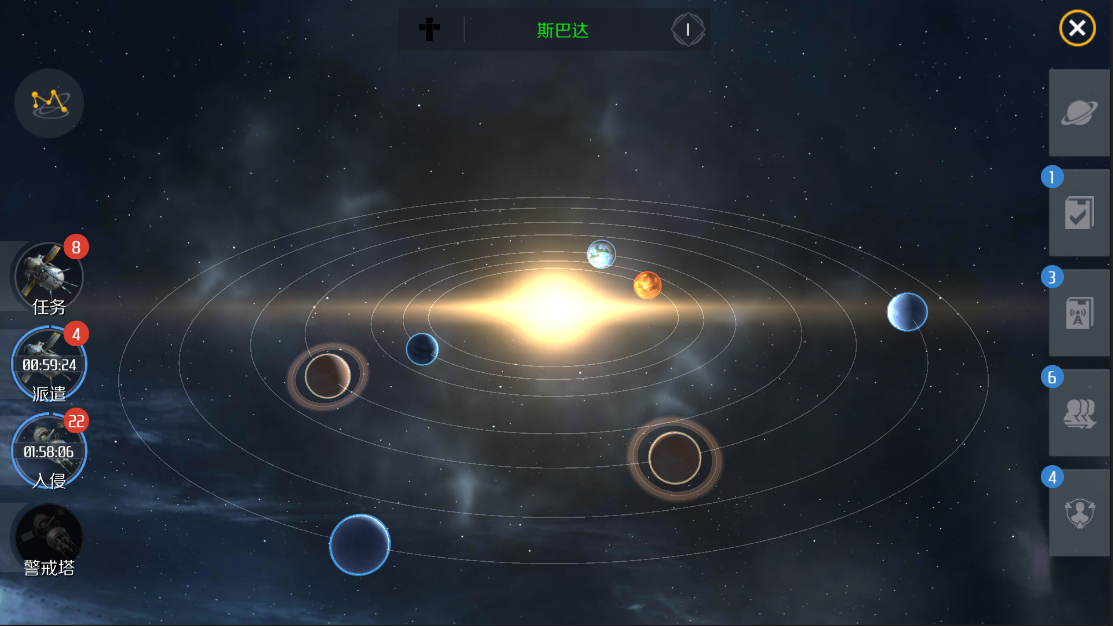Screen dimensions: 1113x626
Task: Click the diamond tier I badge
Action: click(x=687, y=30)
